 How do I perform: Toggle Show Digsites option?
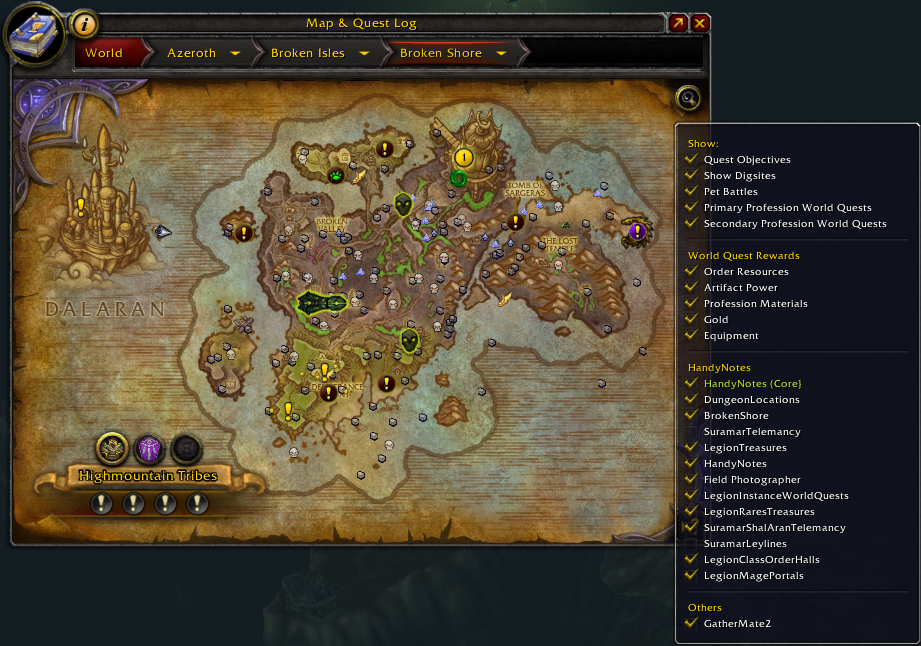click(x=739, y=176)
